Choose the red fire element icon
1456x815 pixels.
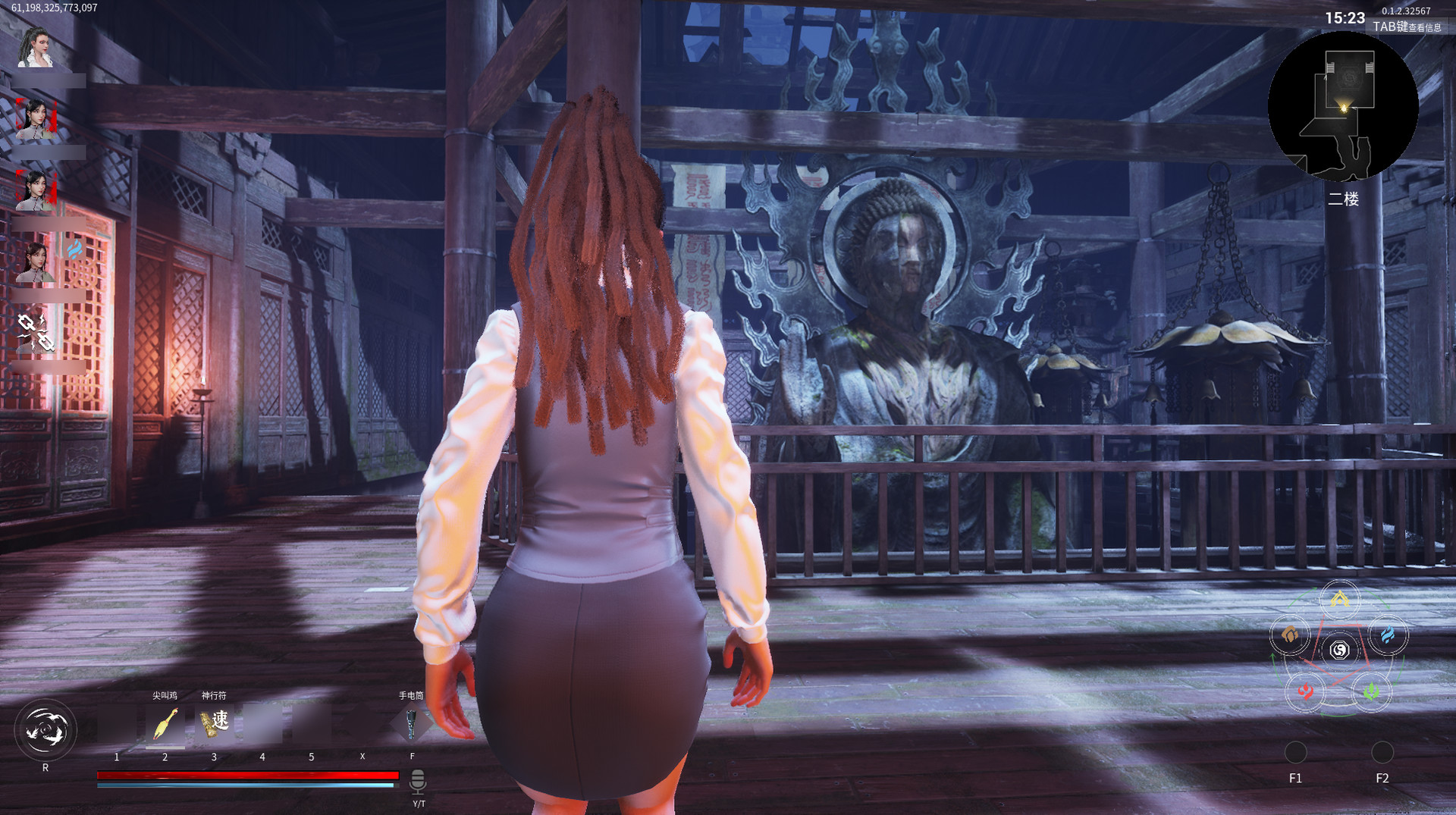[1305, 691]
